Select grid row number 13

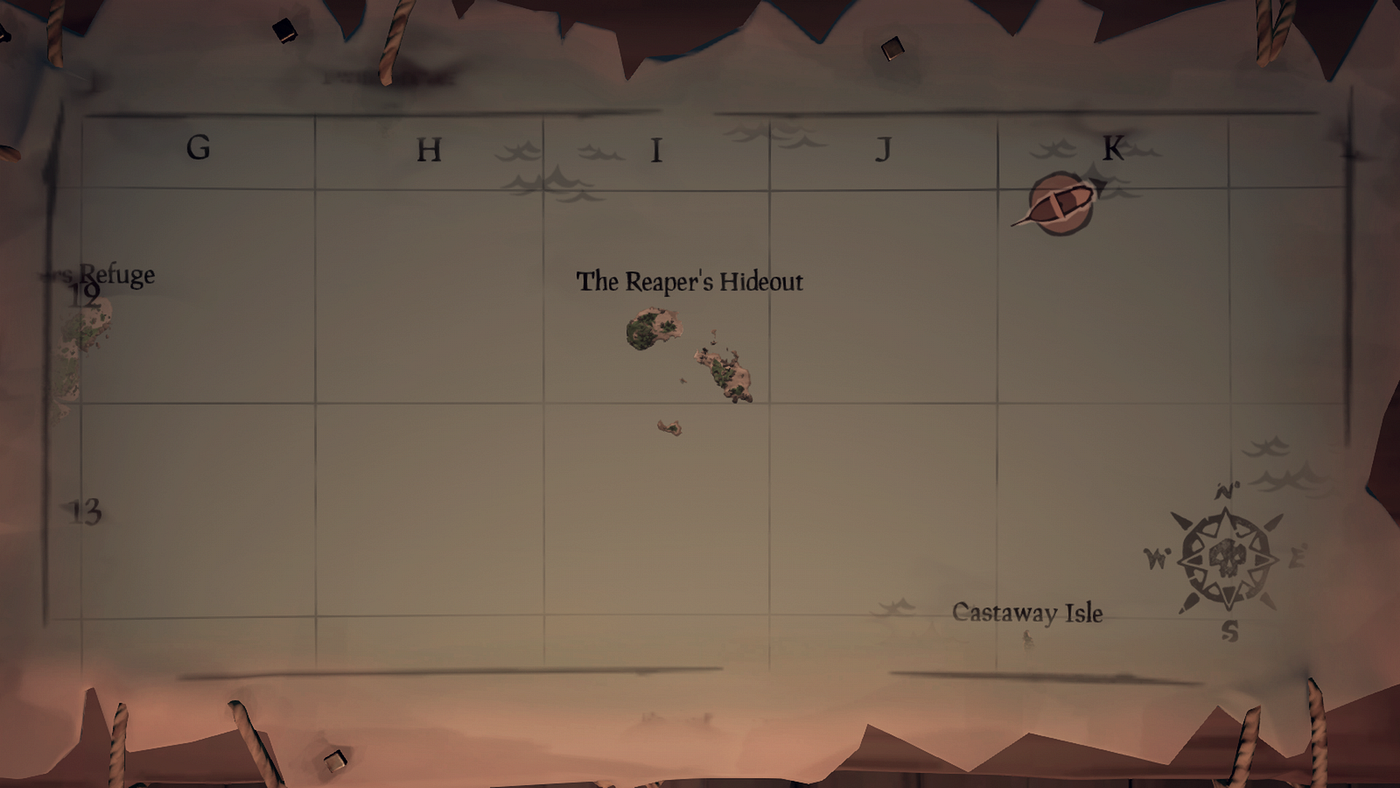(85, 511)
